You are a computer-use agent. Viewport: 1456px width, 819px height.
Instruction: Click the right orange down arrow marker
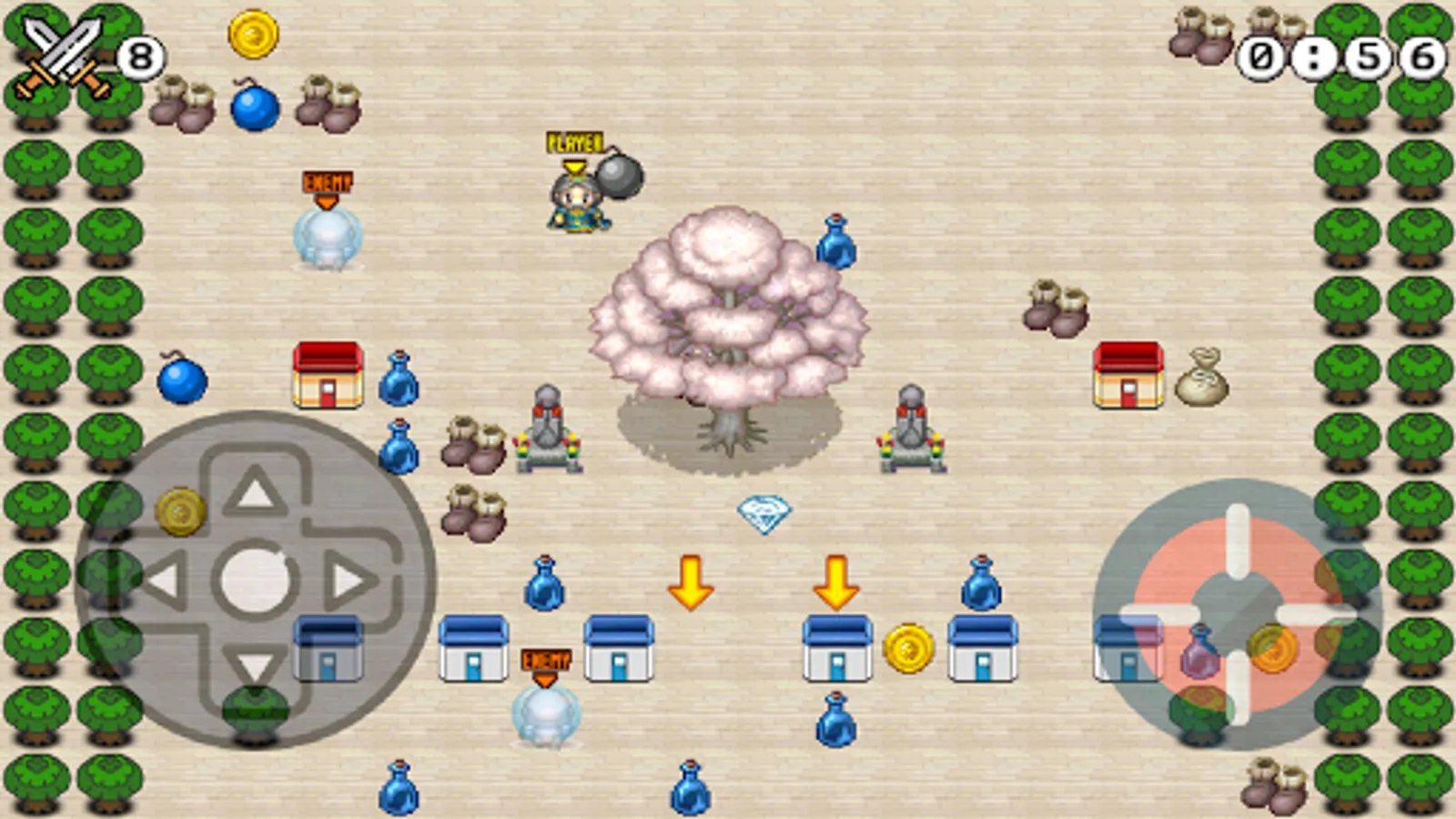[x=837, y=582]
